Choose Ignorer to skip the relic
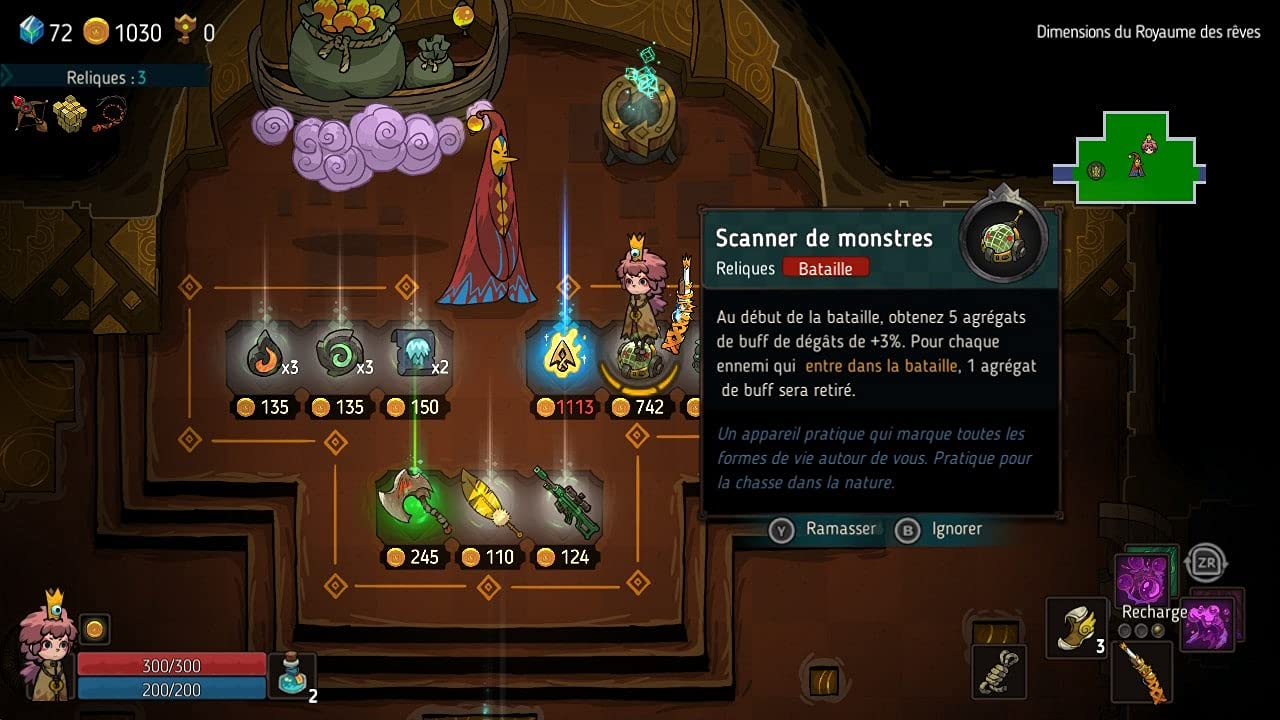This screenshot has height=720, width=1280. click(939, 529)
